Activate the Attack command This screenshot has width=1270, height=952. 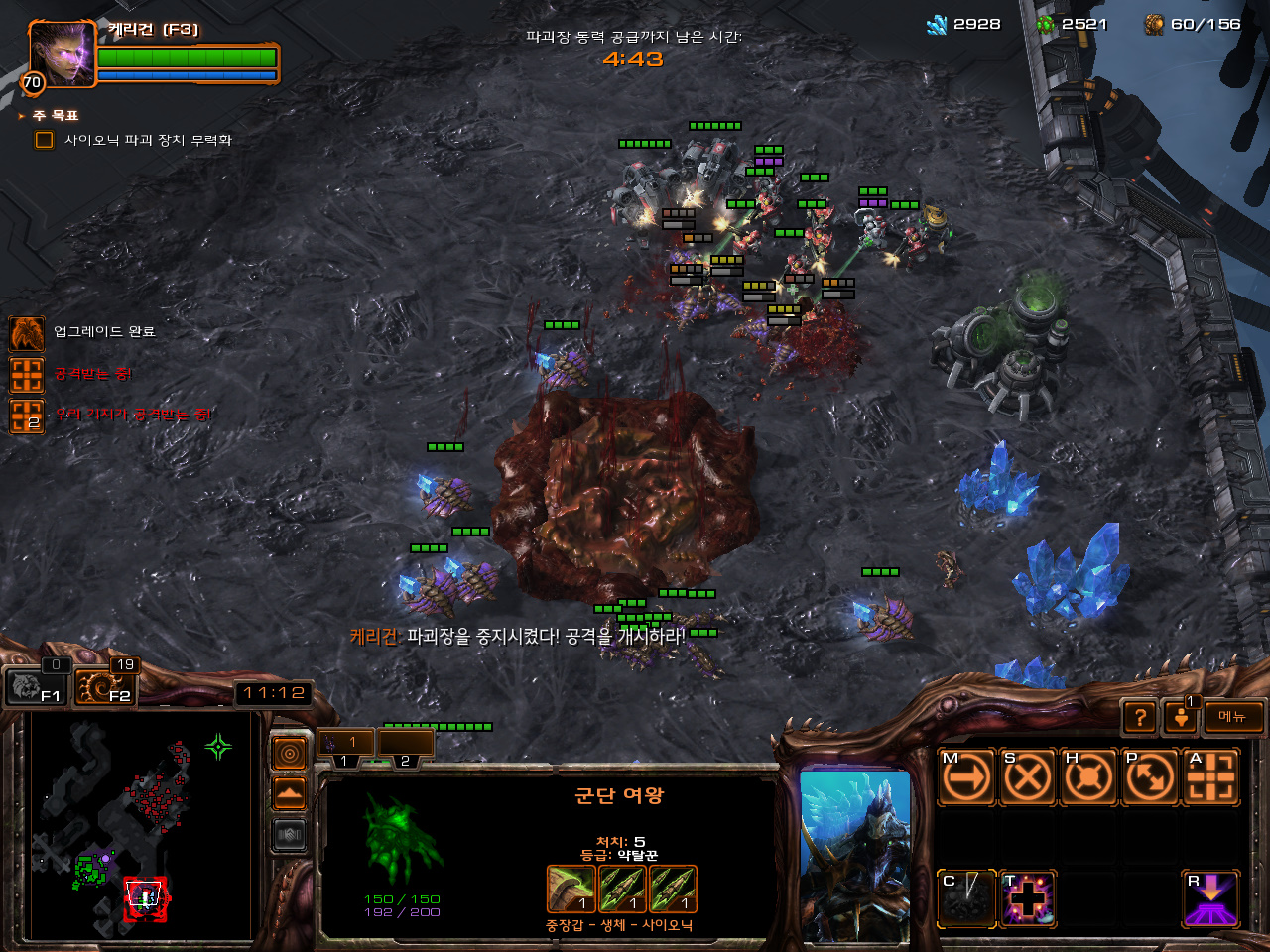[1211, 776]
